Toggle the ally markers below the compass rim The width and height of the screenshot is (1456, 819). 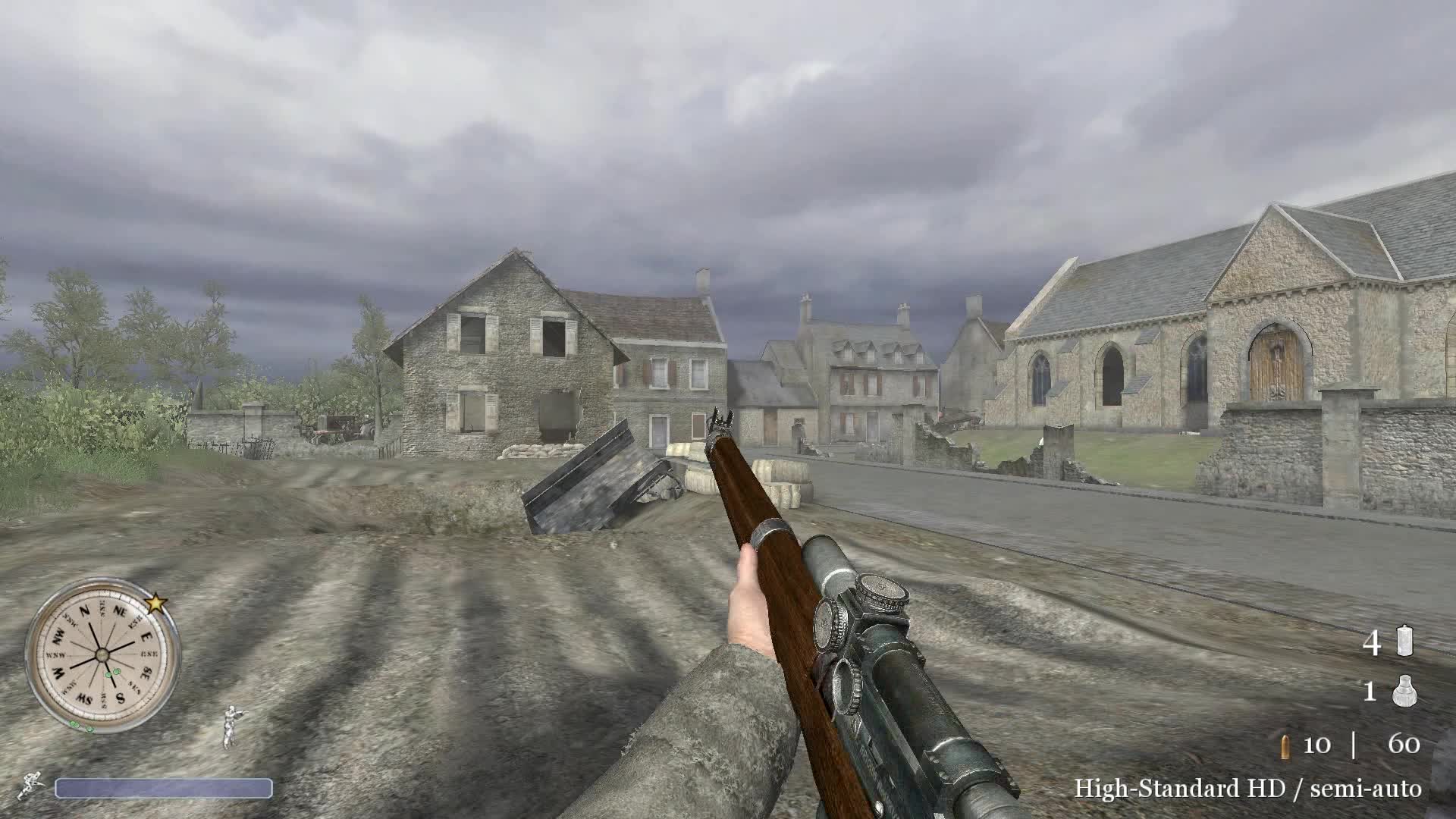pyautogui.click(x=80, y=726)
